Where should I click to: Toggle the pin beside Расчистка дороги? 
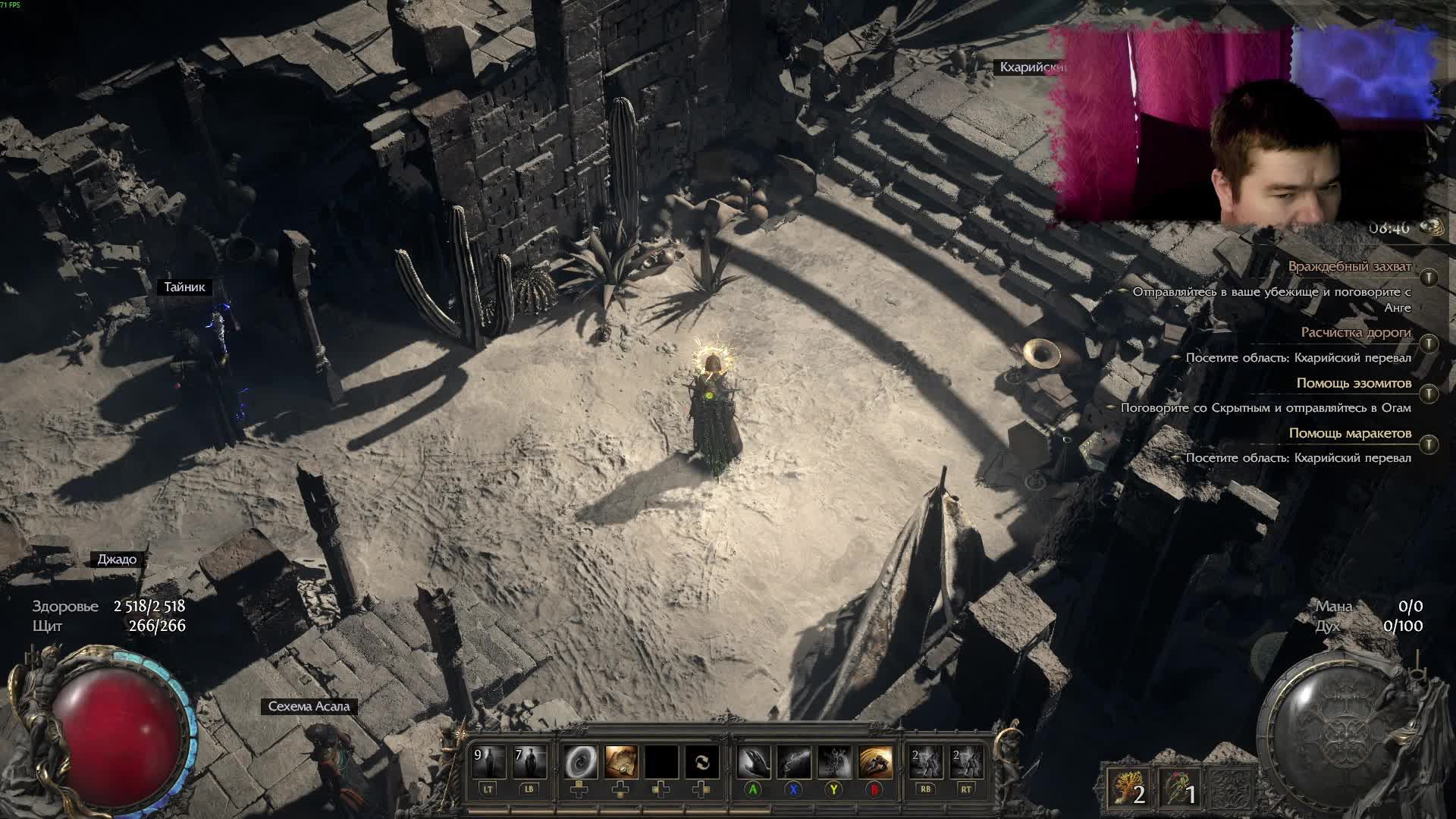click(1429, 344)
